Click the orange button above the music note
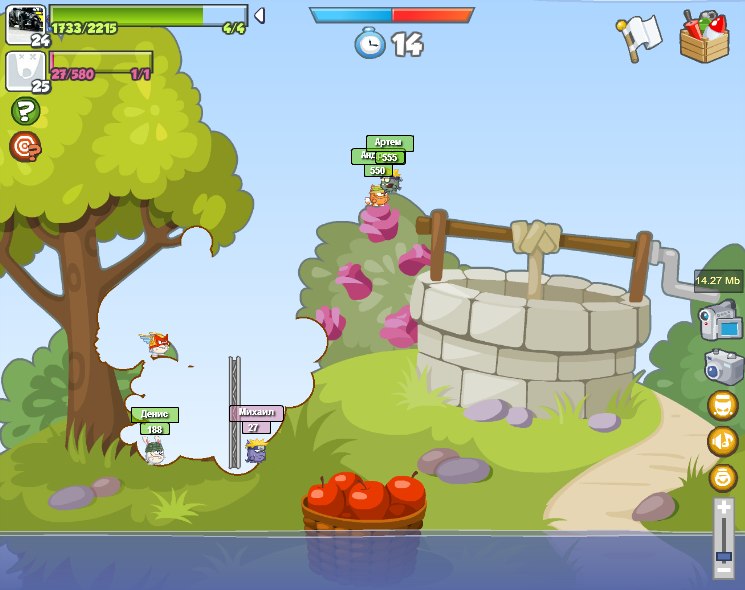Screen dimensions: 745x590 tap(722, 406)
